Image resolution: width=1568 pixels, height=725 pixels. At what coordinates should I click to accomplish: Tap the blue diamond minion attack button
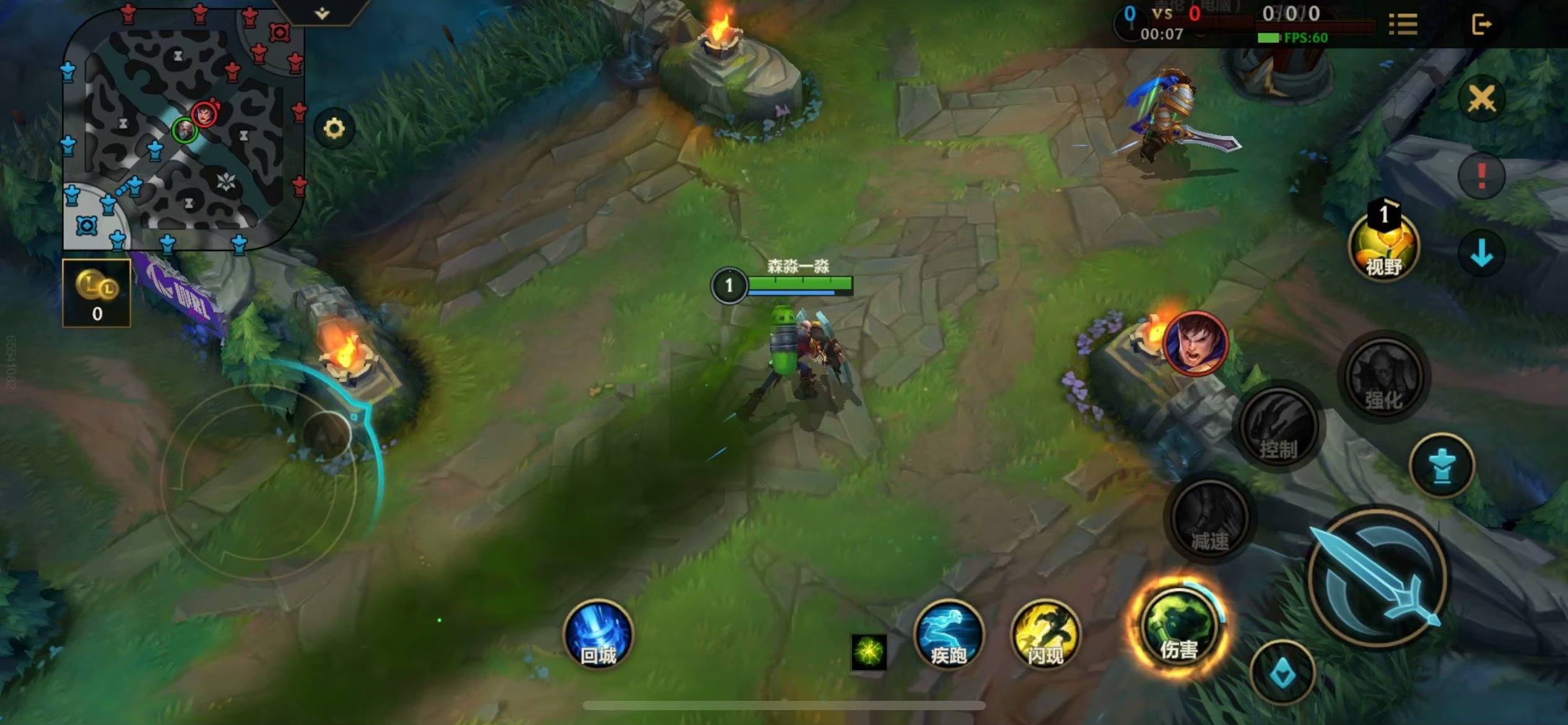tap(1283, 672)
